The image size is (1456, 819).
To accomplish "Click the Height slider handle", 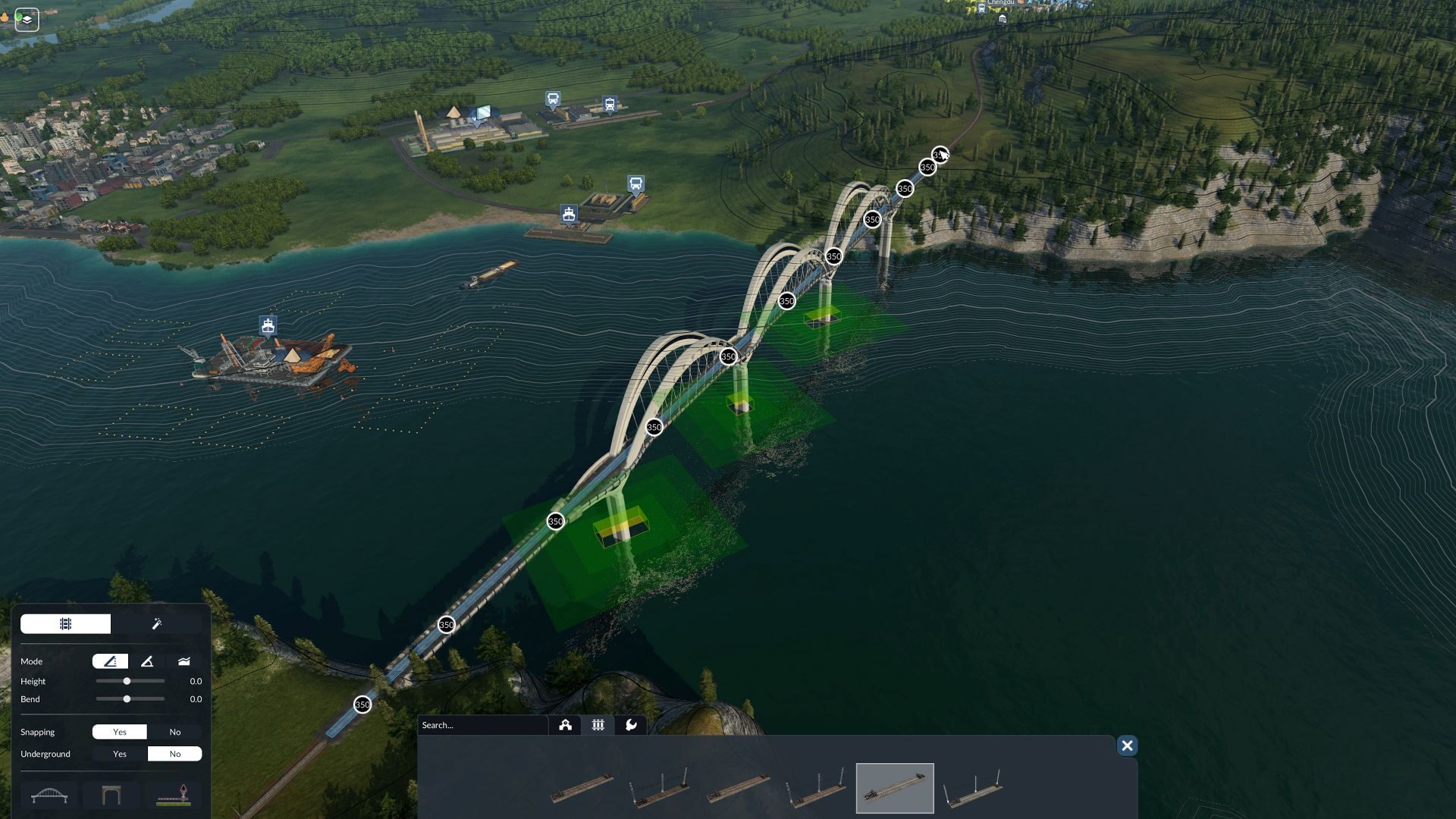I will (127, 681).
